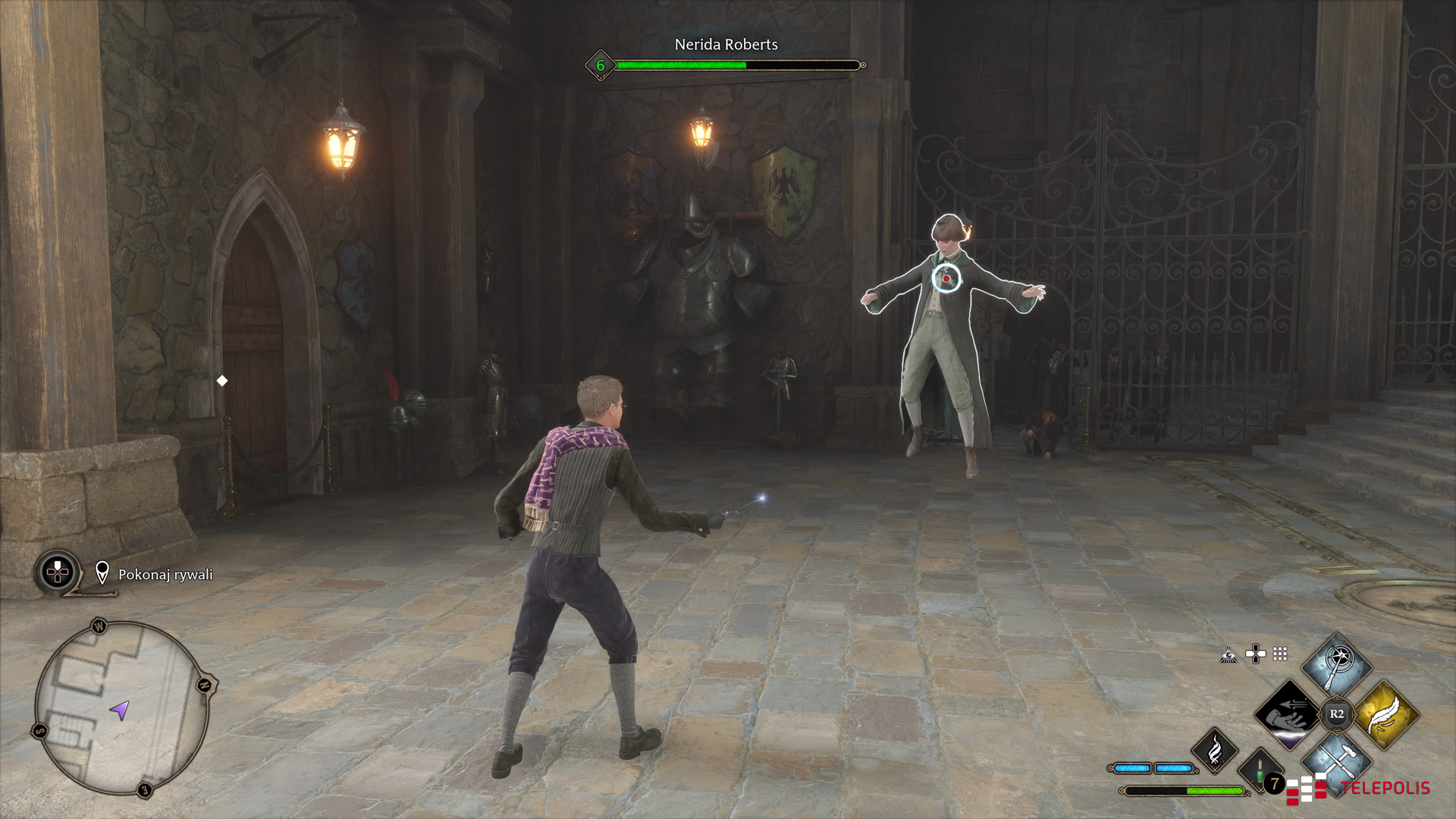
Task: Trigger the Ancient Magic flame icon
Action: click(1215, 749)
